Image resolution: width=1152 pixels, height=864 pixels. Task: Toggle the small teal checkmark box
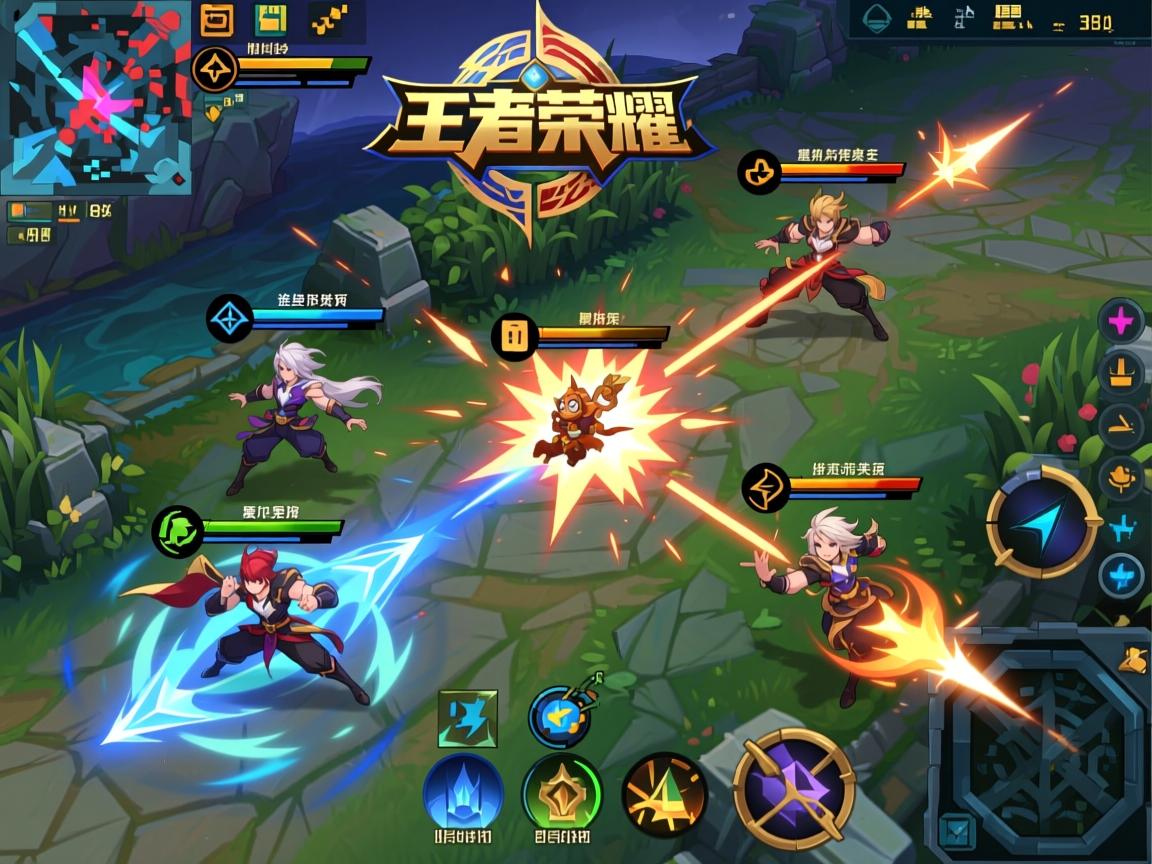pyautogui.click(x=956, y=829)
